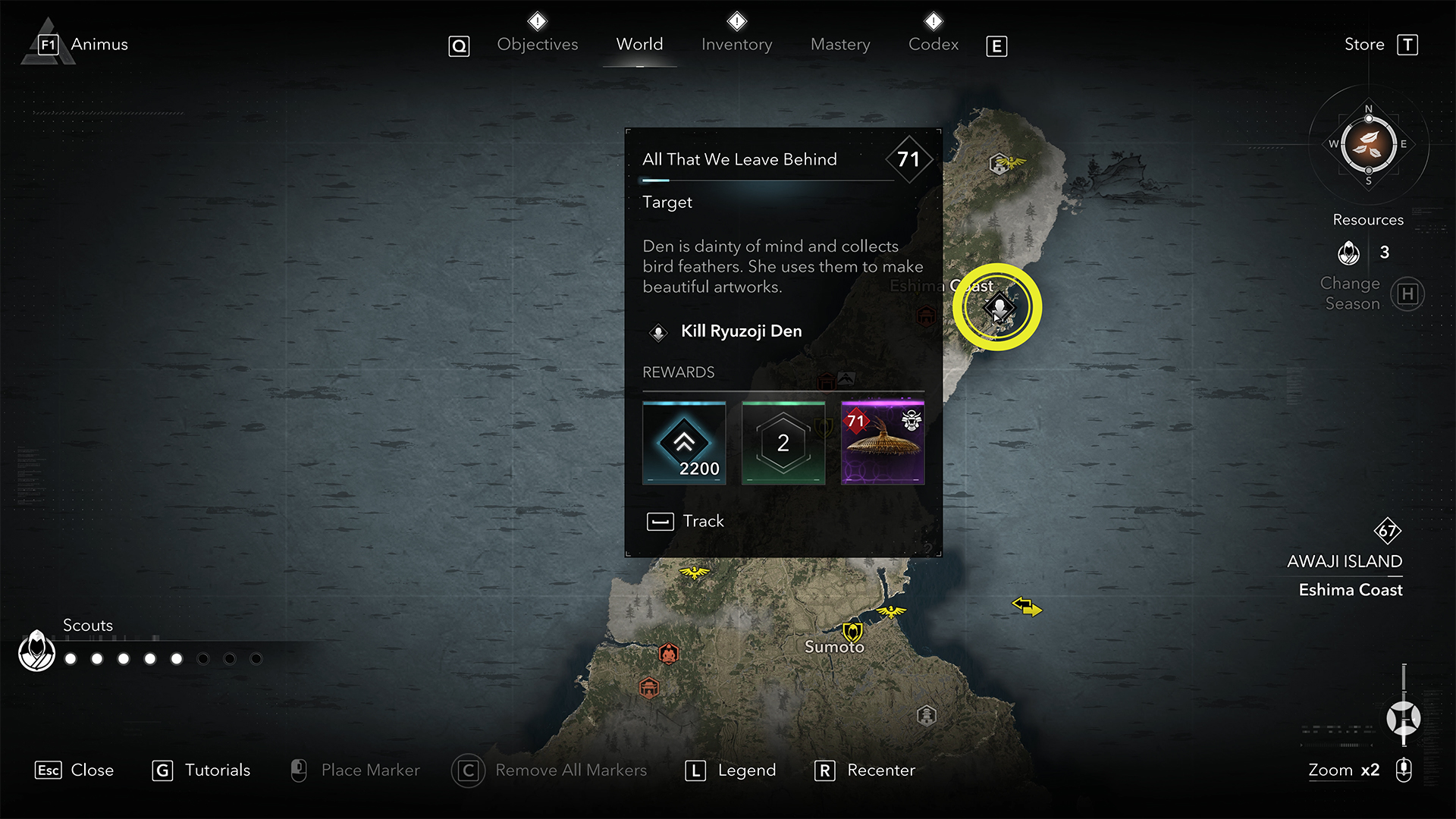The width and height of the screenshot is (1456, 819).
Task: Click the Scouts hooded figure icon
Action: [36, 651]
